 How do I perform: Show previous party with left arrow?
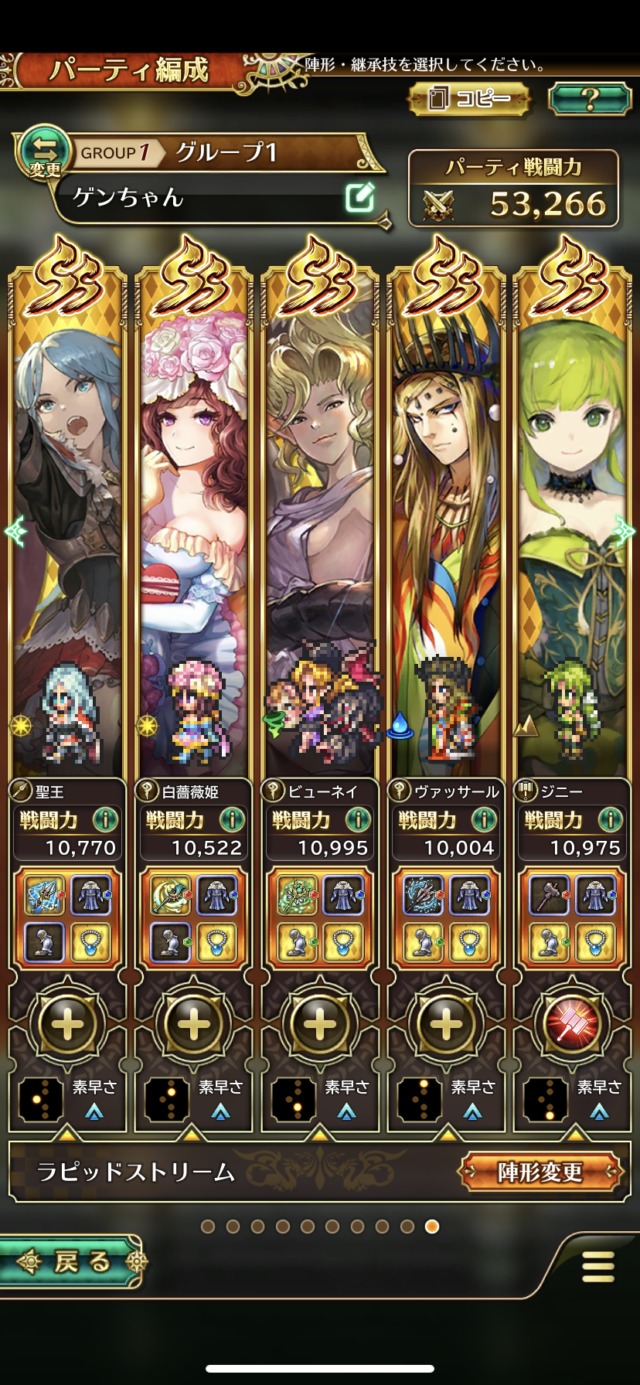pyautogui.click(x=14, y=531)
